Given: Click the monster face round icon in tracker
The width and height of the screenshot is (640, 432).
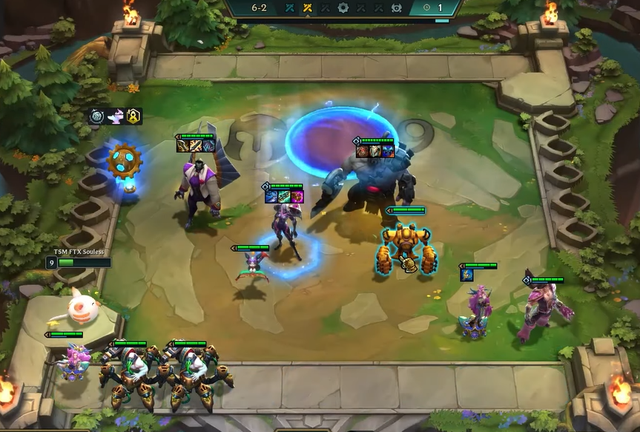Looking at the screenshot, I should pos(395,7).
